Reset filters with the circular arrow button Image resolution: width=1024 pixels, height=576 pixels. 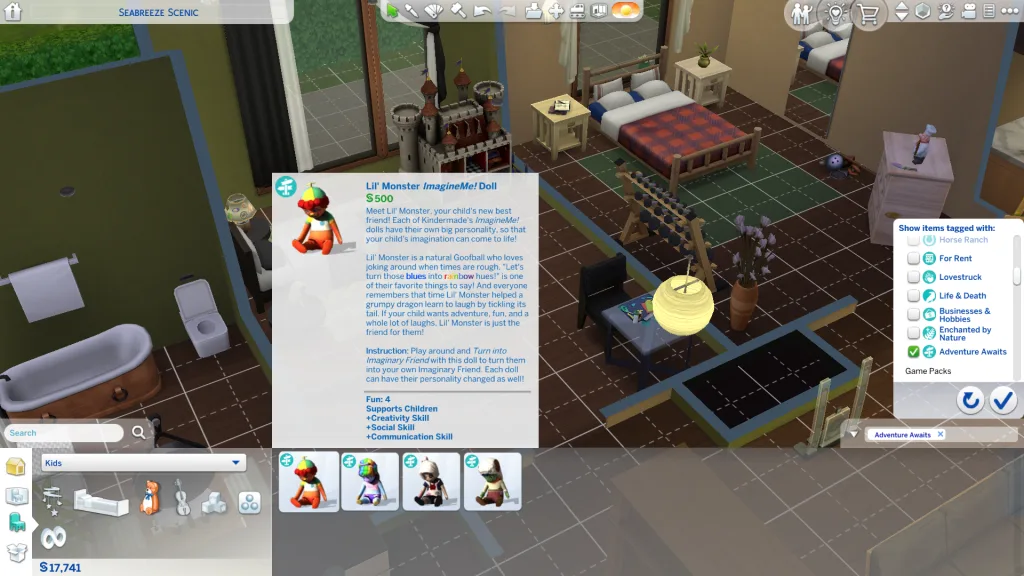click(970, 401)
